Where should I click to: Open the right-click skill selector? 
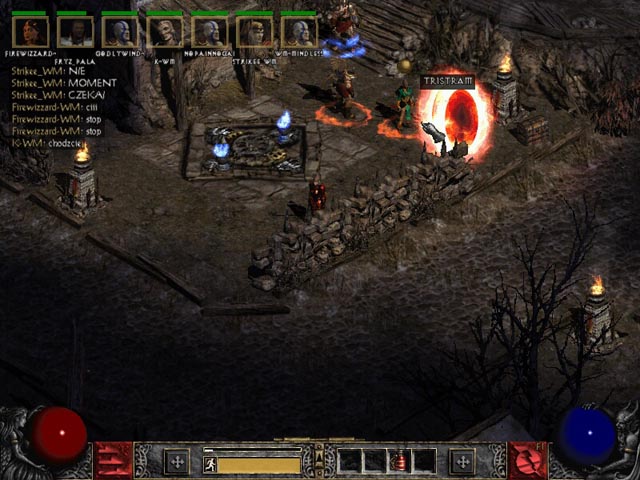pos(526,460)
